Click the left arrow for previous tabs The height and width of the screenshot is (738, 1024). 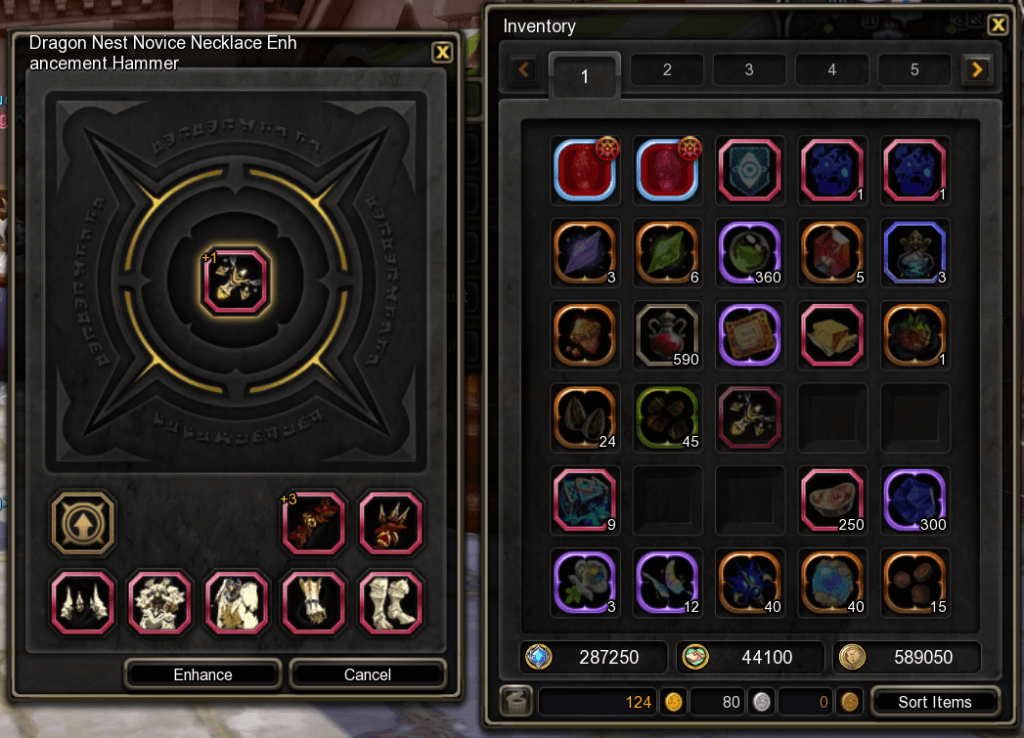click(x=524, y=70)
